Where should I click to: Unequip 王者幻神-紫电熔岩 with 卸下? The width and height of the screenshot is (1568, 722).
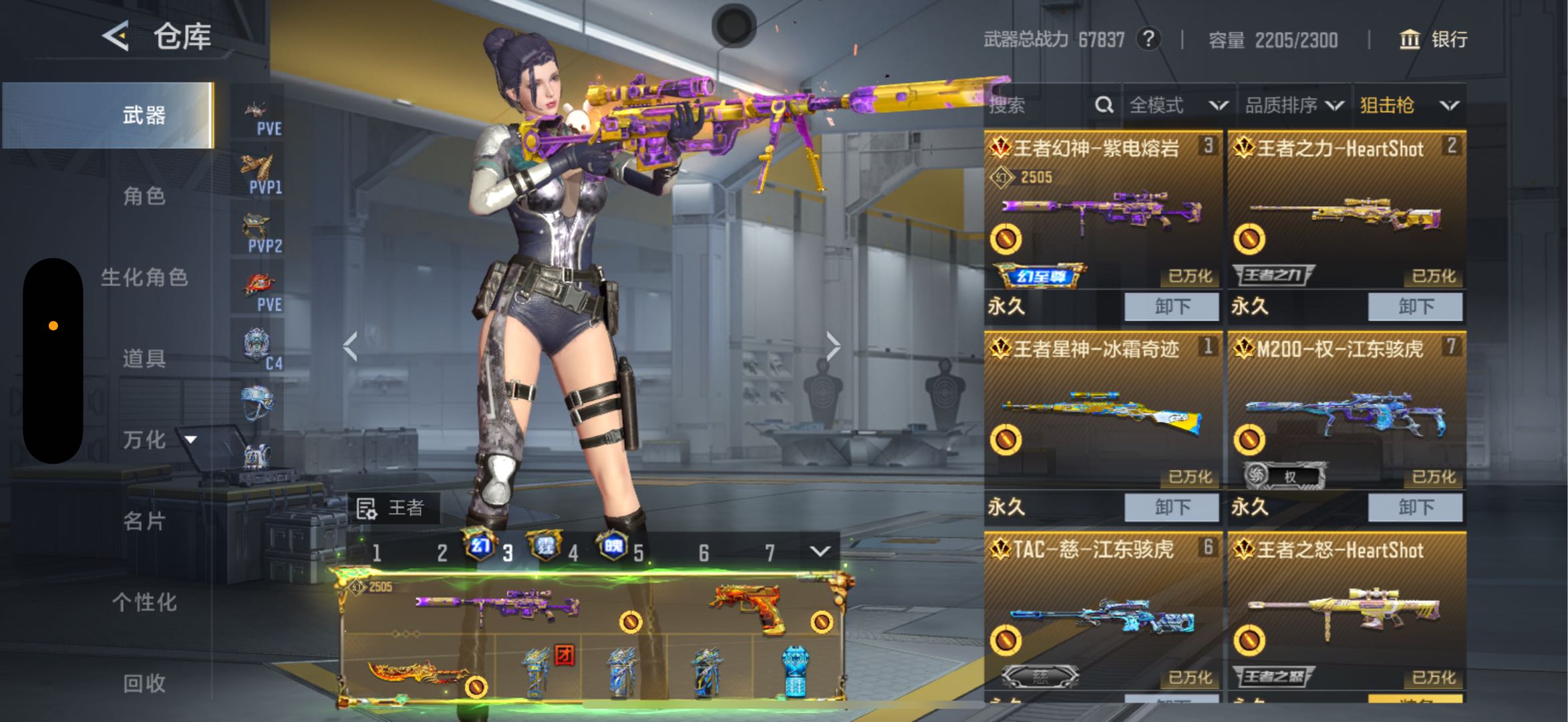(1172, 307)
